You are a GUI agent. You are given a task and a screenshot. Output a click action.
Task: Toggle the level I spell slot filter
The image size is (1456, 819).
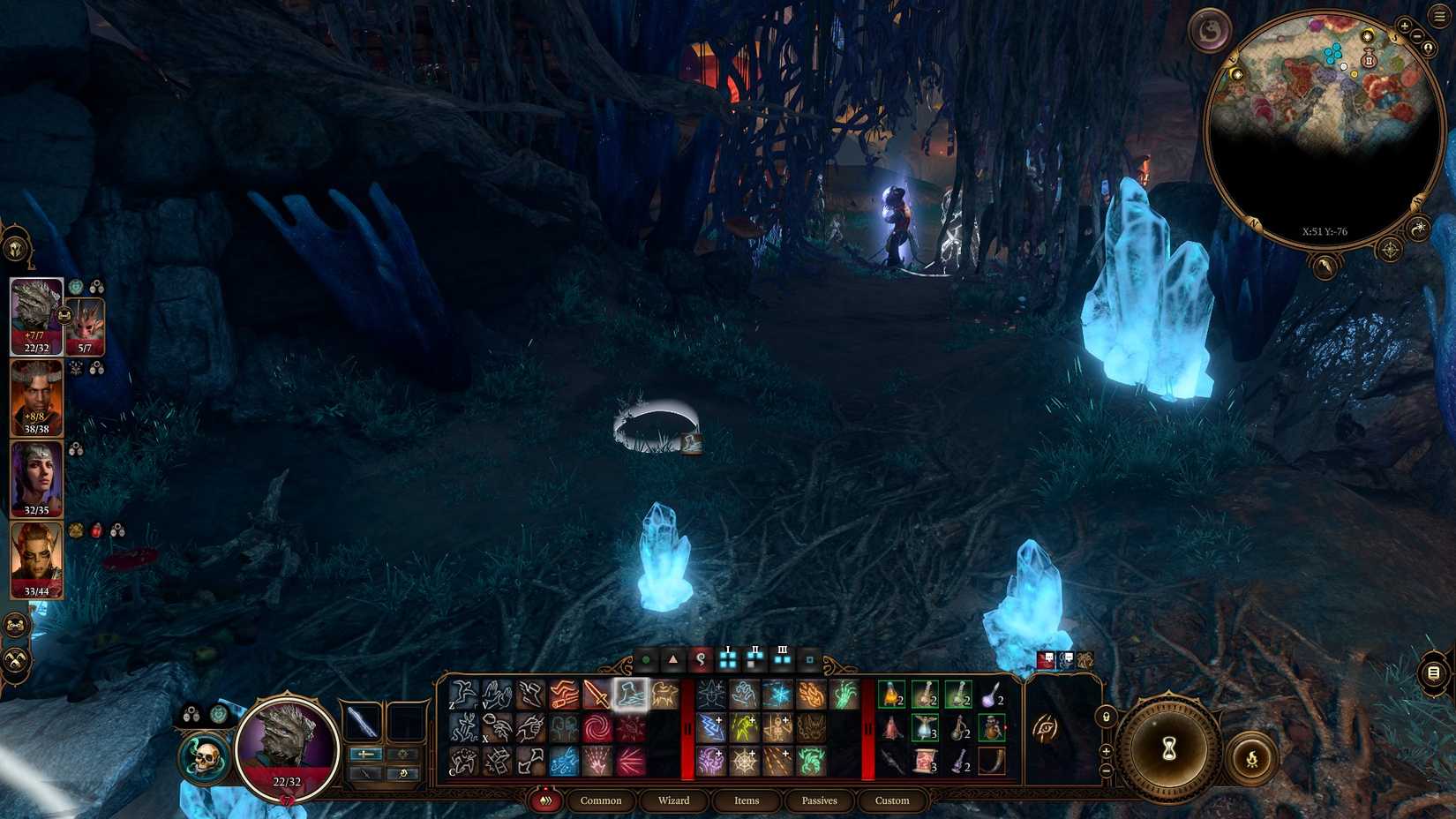(x=728, y=657)
